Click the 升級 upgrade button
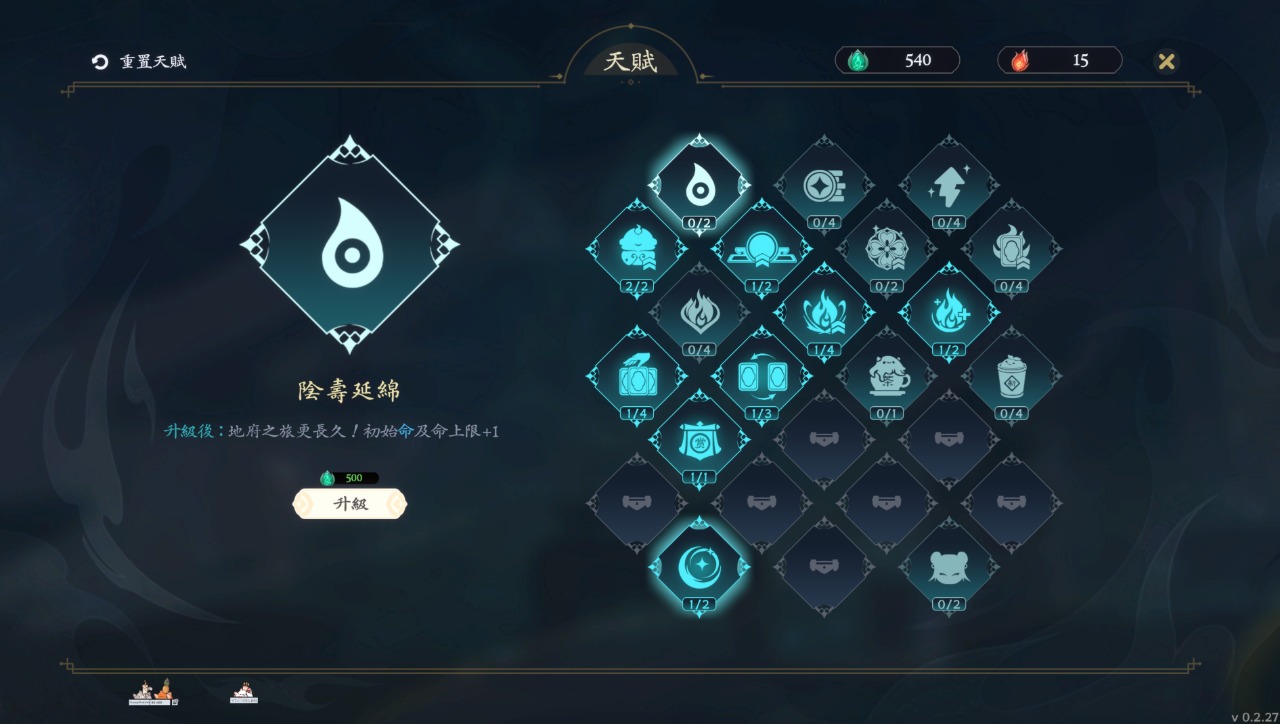This screenshot has height=724, width=1280. tap(350, 504)
